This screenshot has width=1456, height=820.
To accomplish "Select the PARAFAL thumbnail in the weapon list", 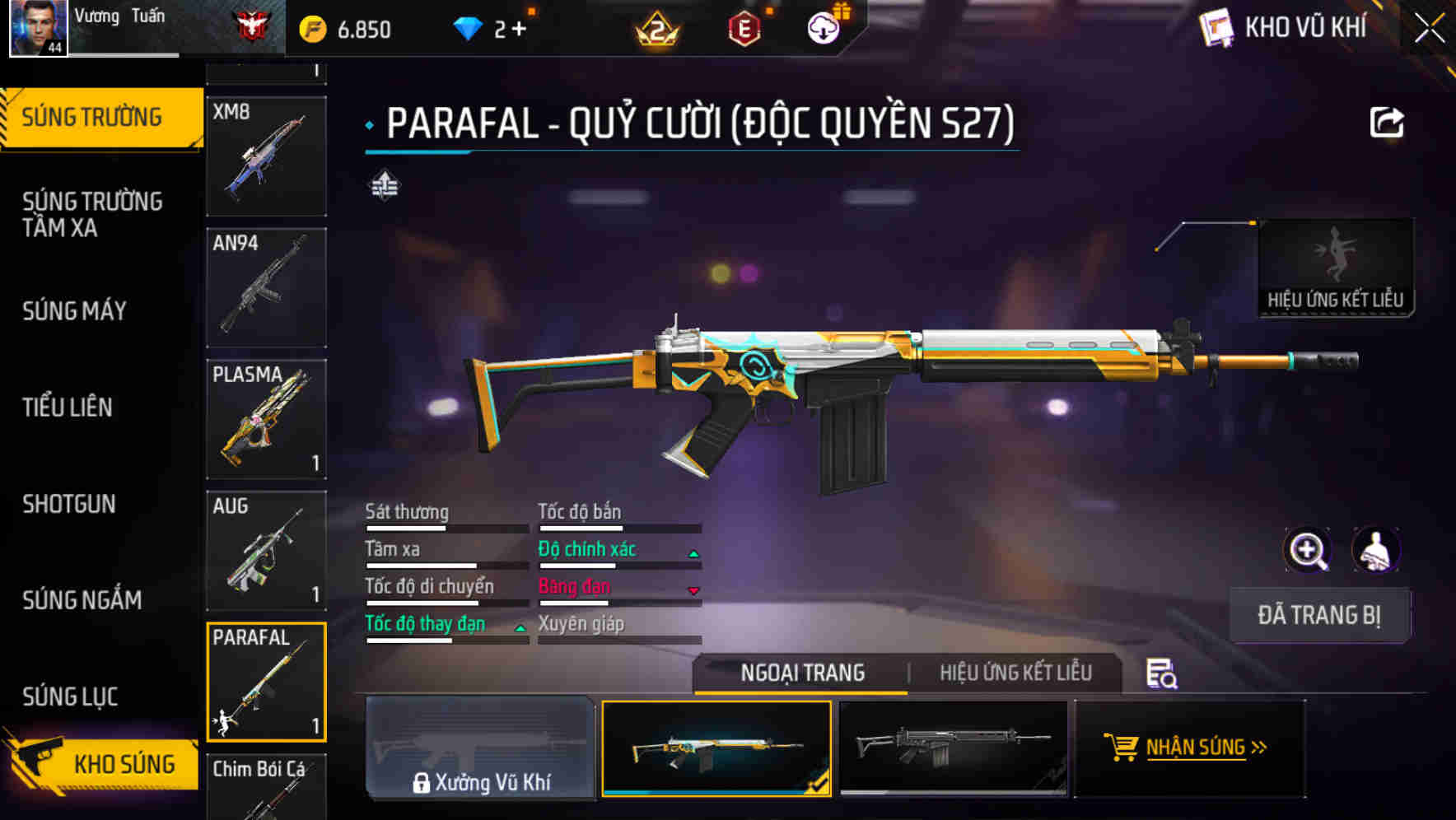I will coord(266,681).
